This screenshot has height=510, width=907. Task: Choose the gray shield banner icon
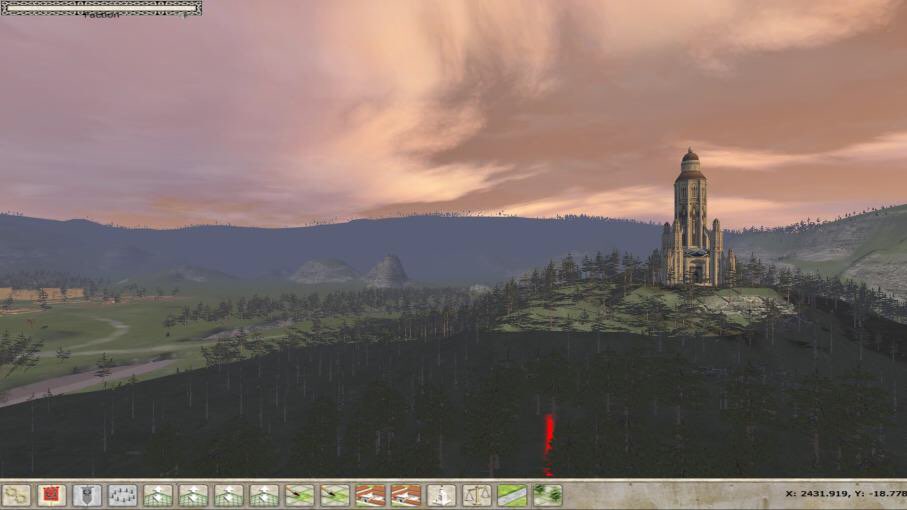tap(87, 495)
